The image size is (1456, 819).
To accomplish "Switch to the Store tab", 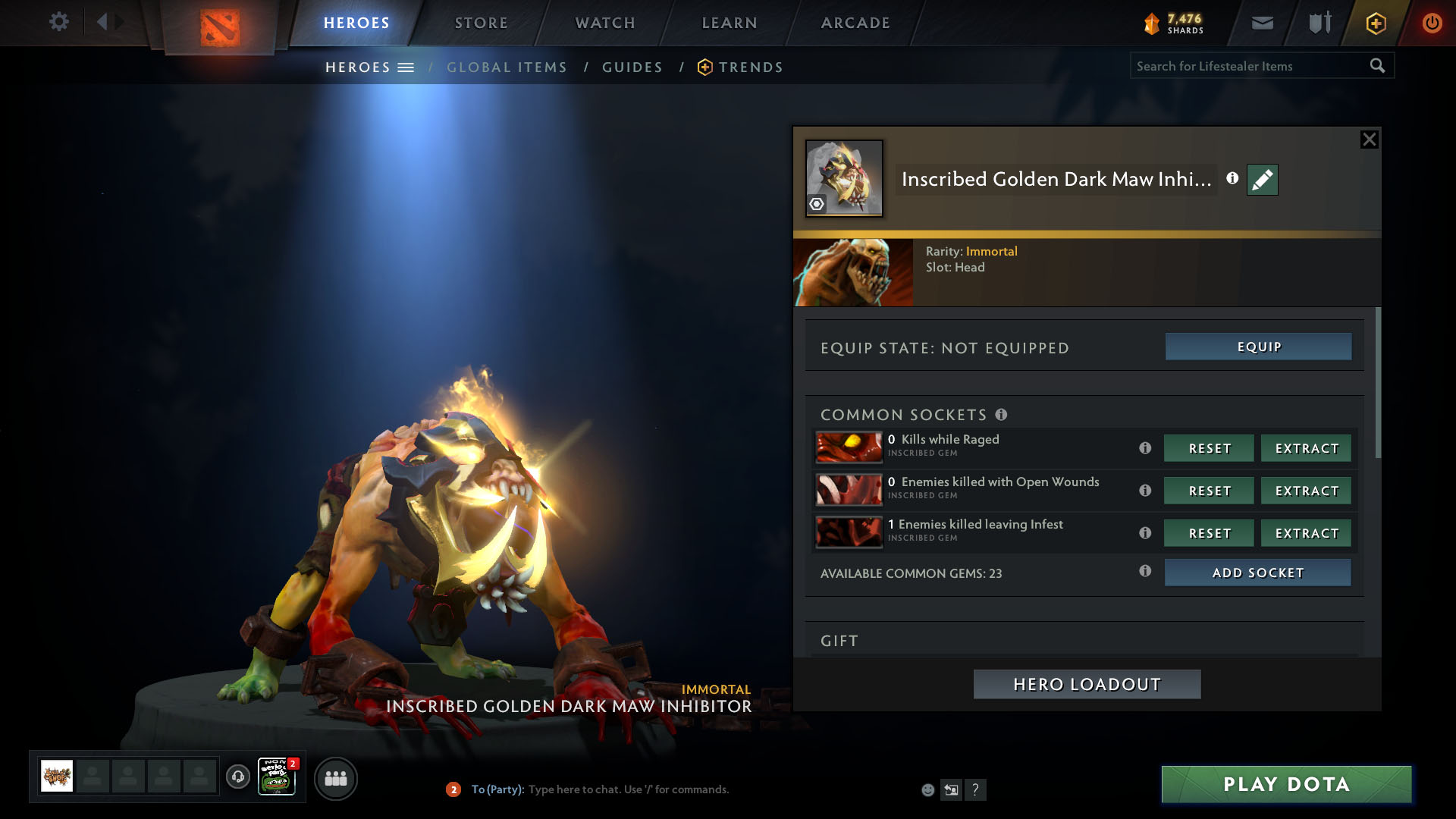I will (x=481, y=23).
